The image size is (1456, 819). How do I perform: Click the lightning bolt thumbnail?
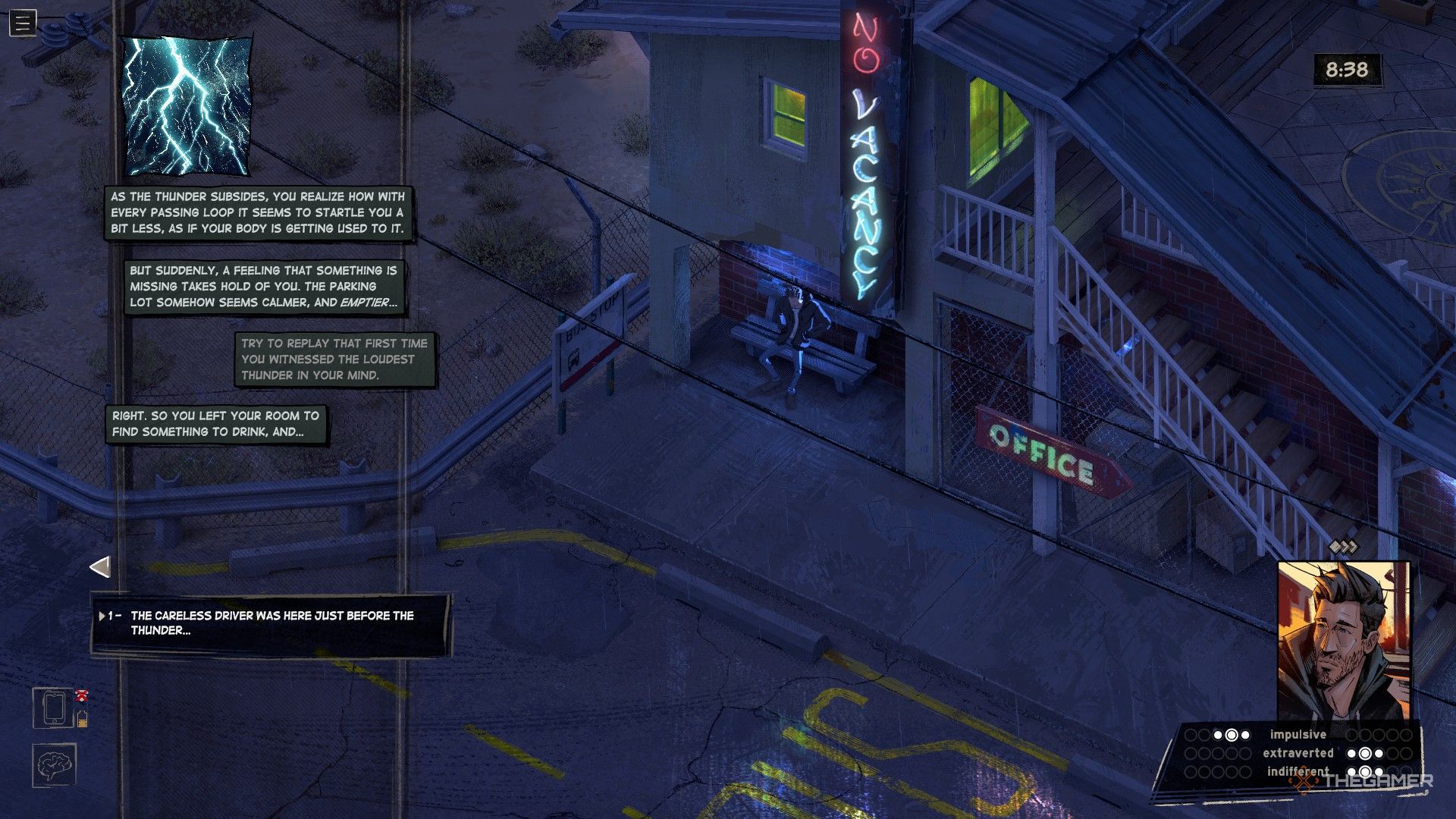[187, 105]
